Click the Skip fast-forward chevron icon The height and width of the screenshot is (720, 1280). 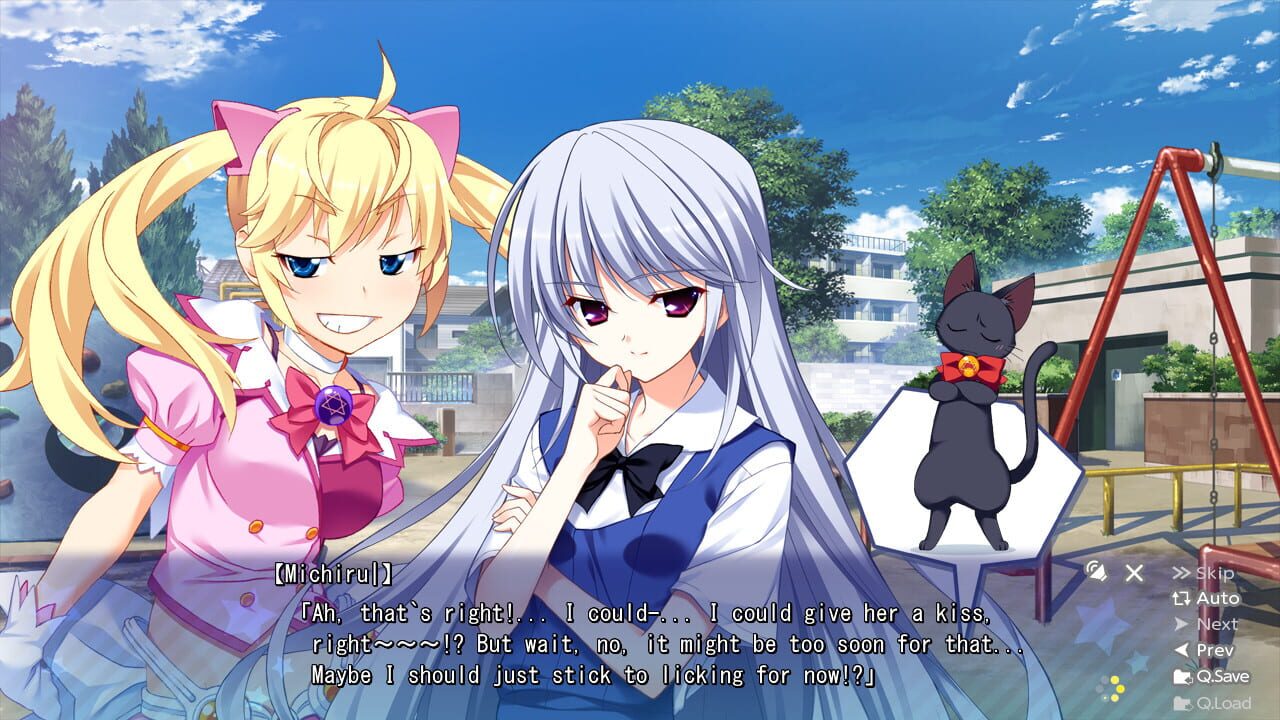pos(1180,572)
